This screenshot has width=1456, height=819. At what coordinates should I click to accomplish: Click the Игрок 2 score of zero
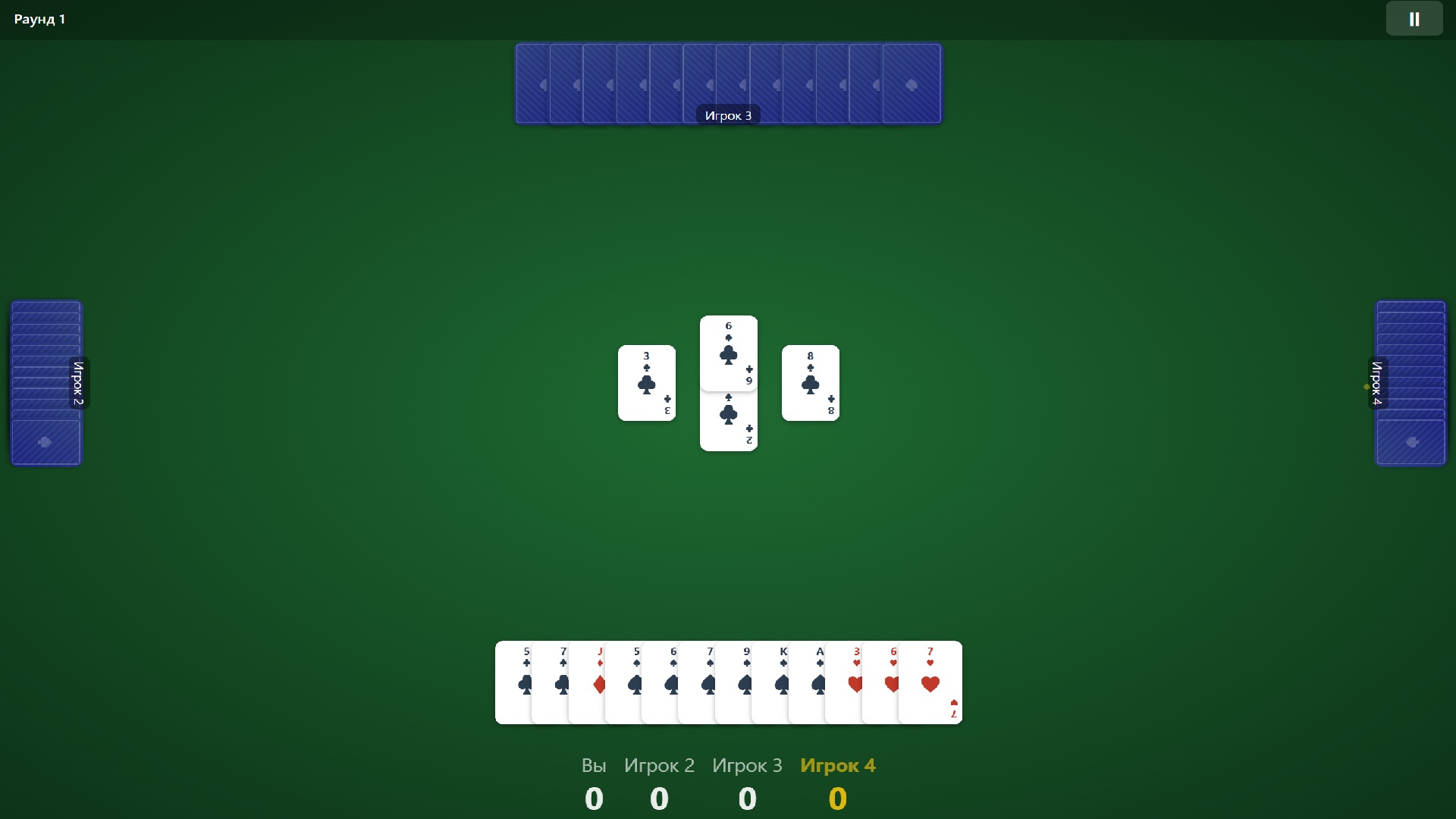click(659, 798)
